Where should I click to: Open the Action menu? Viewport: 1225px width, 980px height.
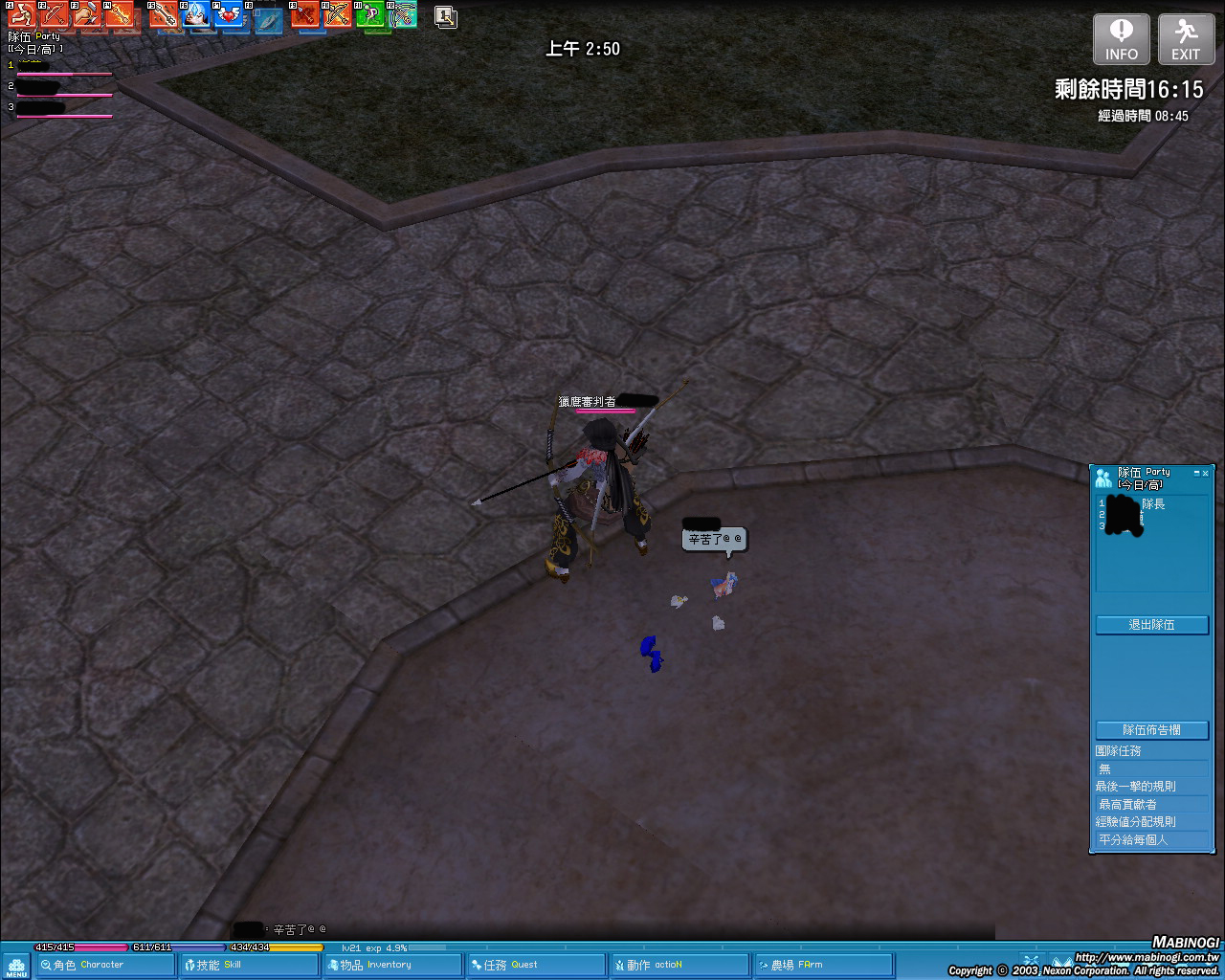[x=679, y=965]
